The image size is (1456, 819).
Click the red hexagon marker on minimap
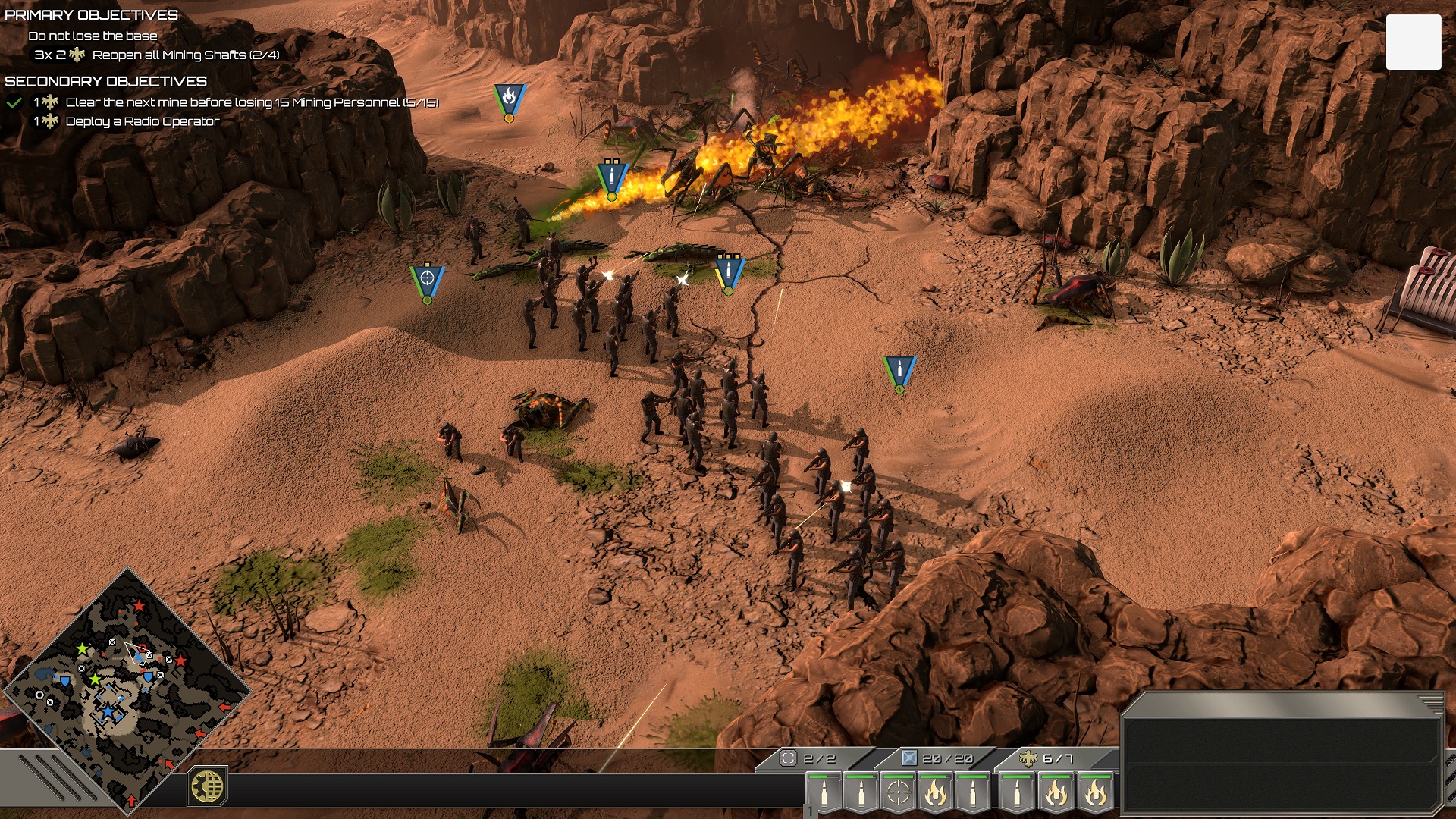(x=142, y=649)
